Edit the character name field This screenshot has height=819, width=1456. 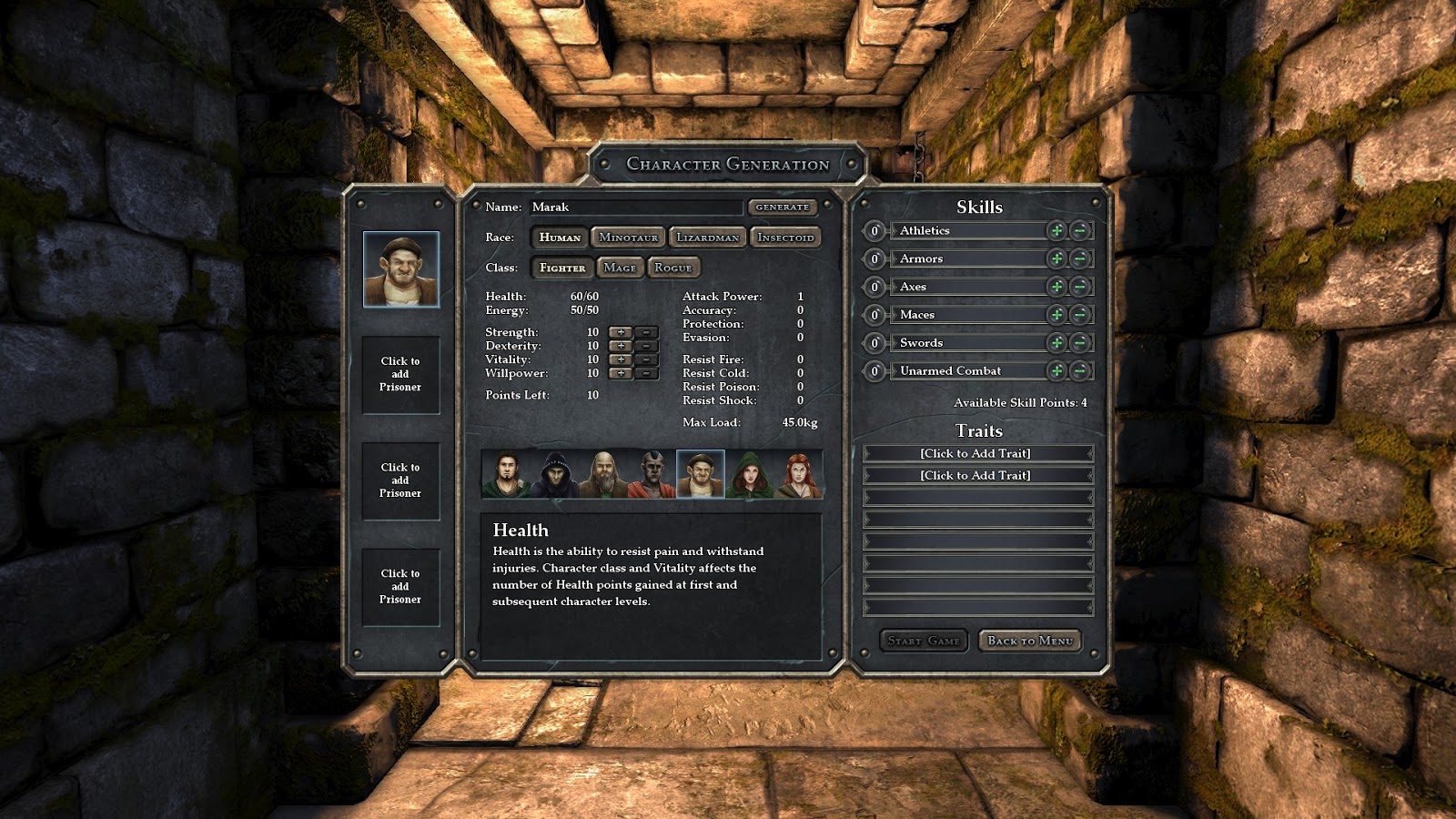point(635,207)
